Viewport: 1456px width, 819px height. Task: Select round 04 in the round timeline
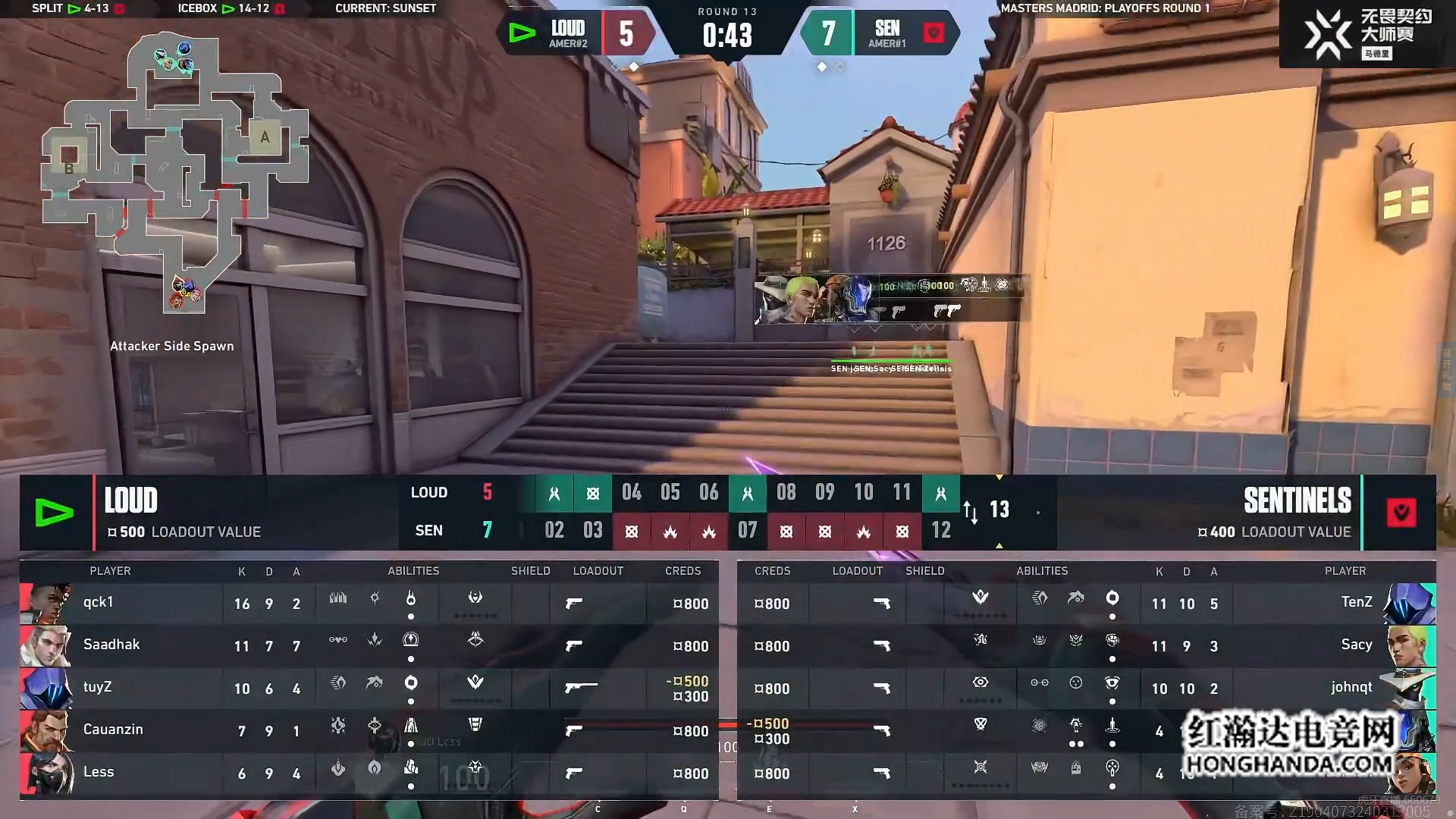tap(632, 493)
